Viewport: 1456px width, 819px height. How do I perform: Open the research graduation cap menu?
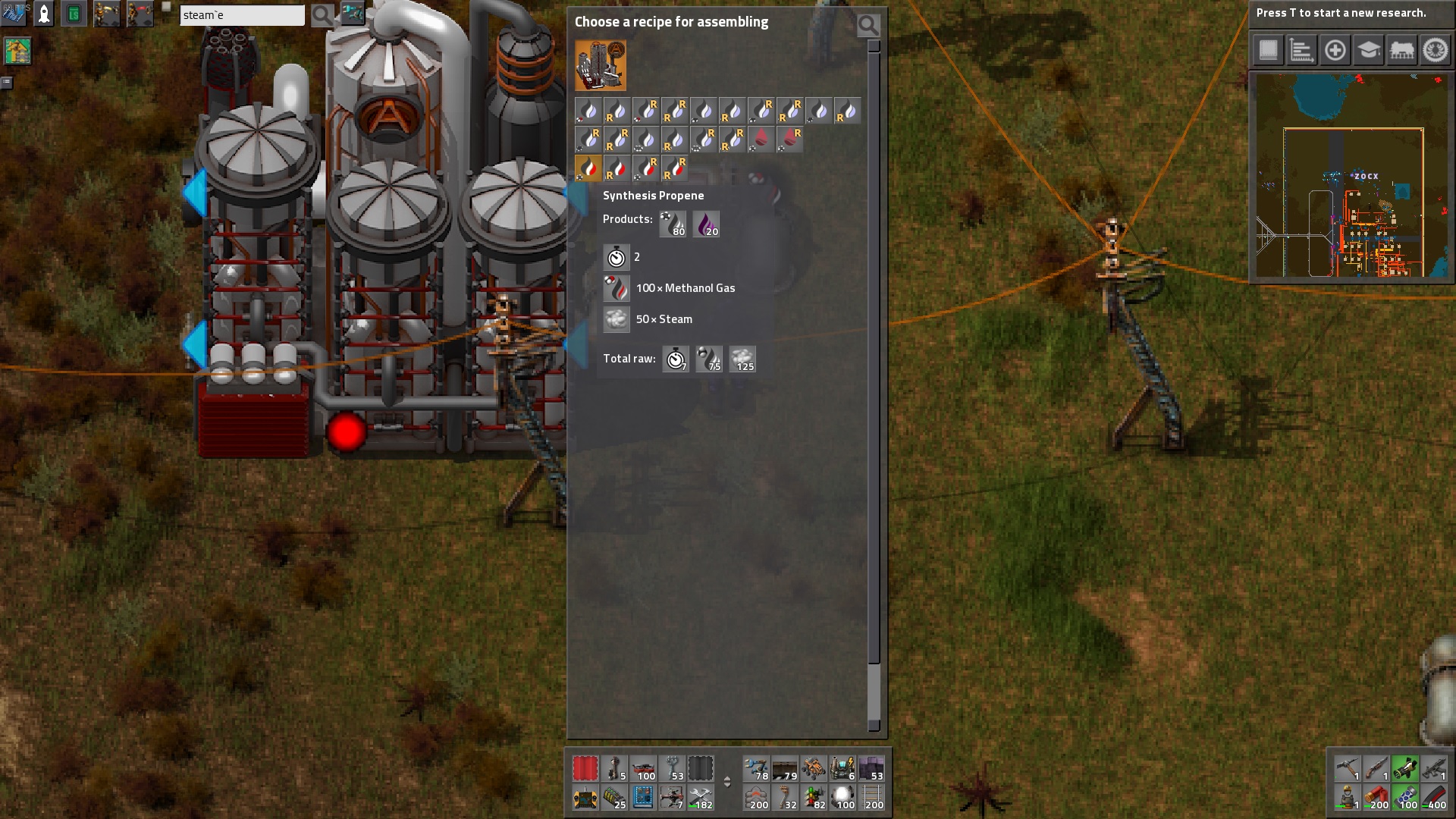pyautogui.click(x=1368, y=51)
